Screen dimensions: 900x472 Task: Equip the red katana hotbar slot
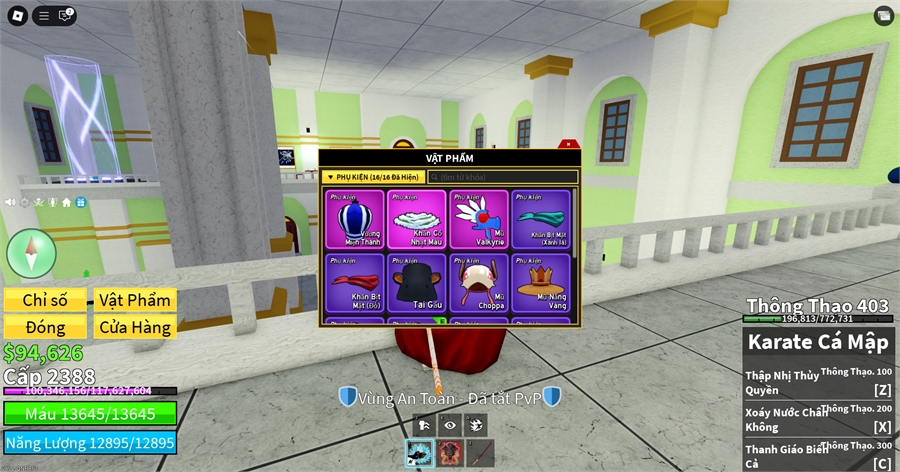tap(480, 454)
